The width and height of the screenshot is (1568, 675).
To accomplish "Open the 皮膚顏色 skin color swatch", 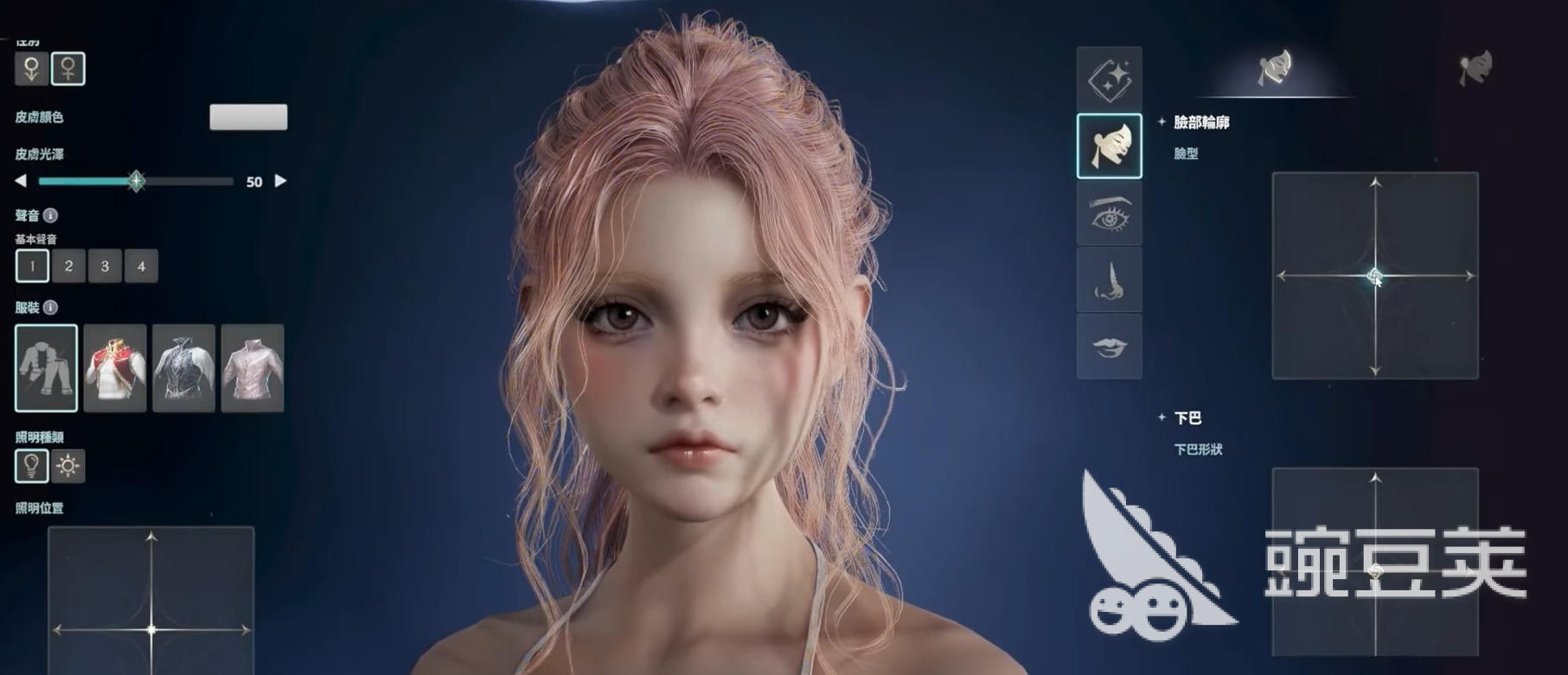I will point(249,118).
